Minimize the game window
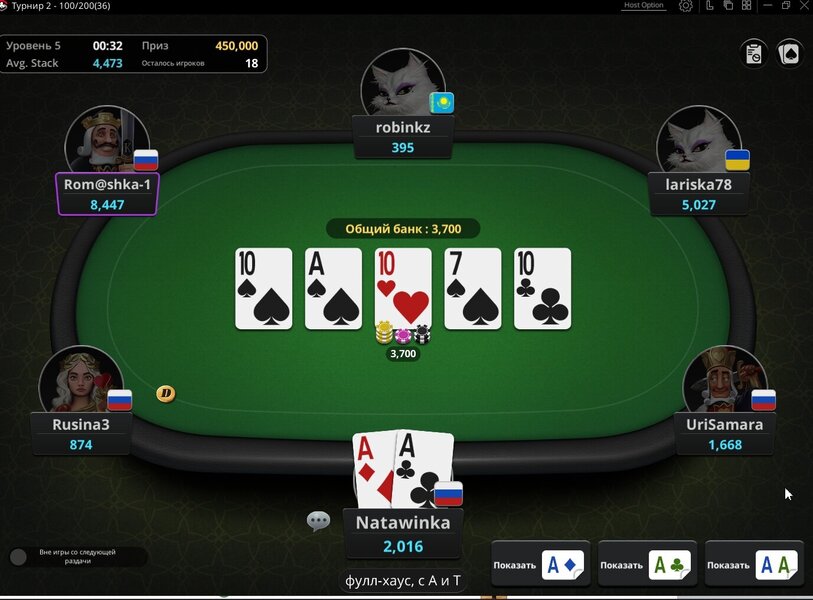Screen dimensions: 813x600 tap(767, 6)
